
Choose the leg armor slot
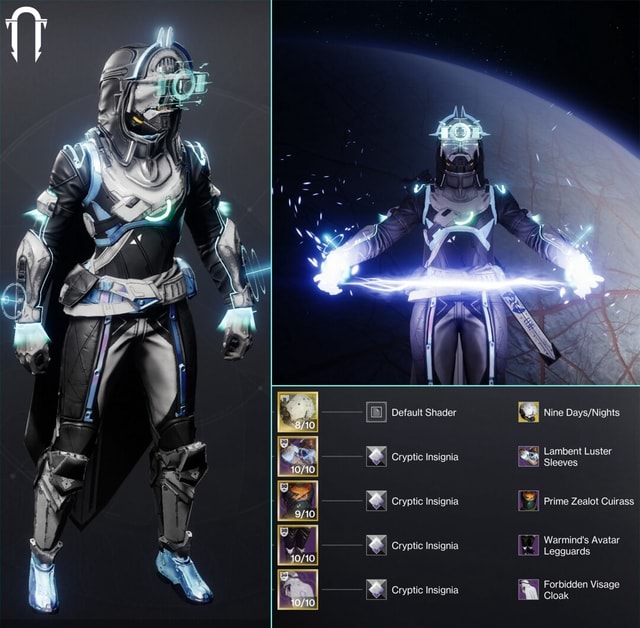click(x=298, y=545)
